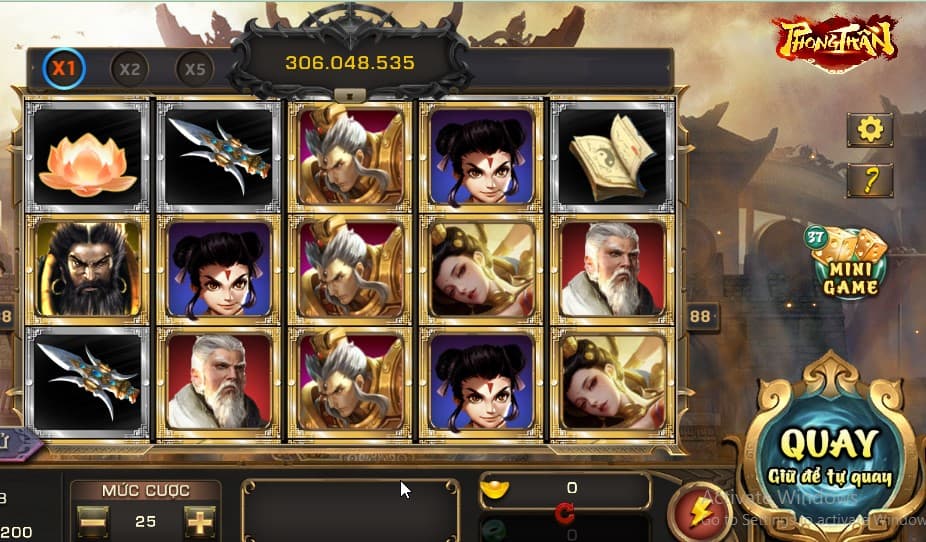Show the question mark help
This screenshot has width=926, height=542.
click(x=869, y=180)
